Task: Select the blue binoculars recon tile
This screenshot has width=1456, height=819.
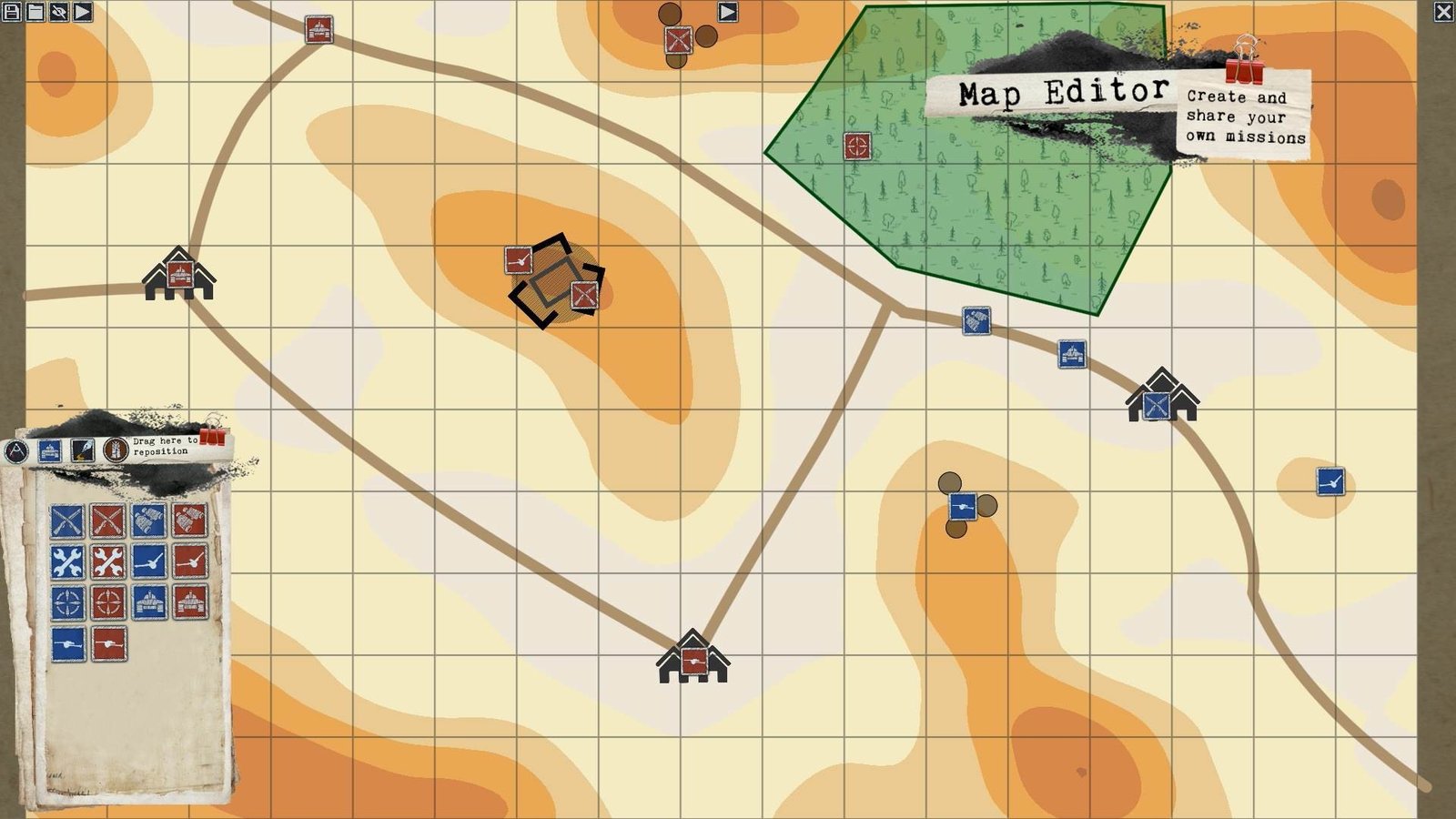Action: click(x=149, y=521)
